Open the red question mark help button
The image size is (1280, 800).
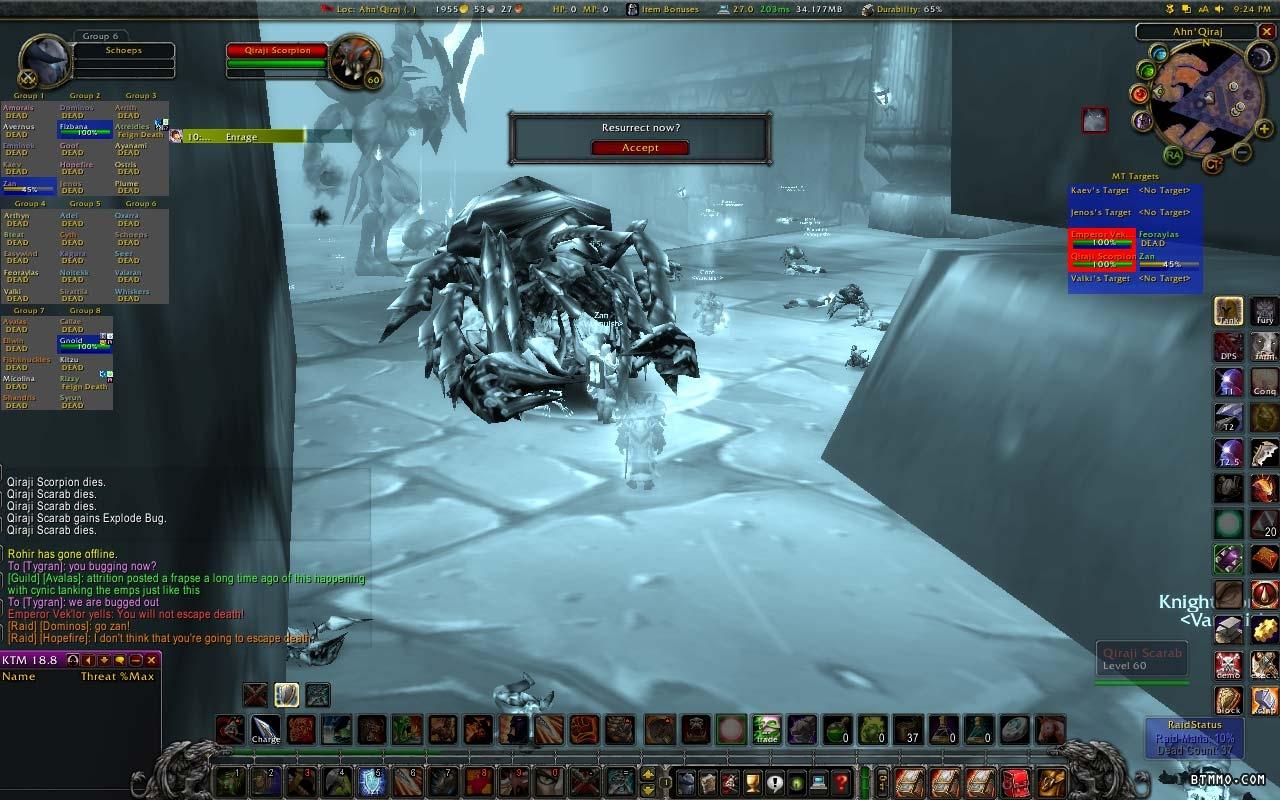pyautogui.click(x=842, y=781)
